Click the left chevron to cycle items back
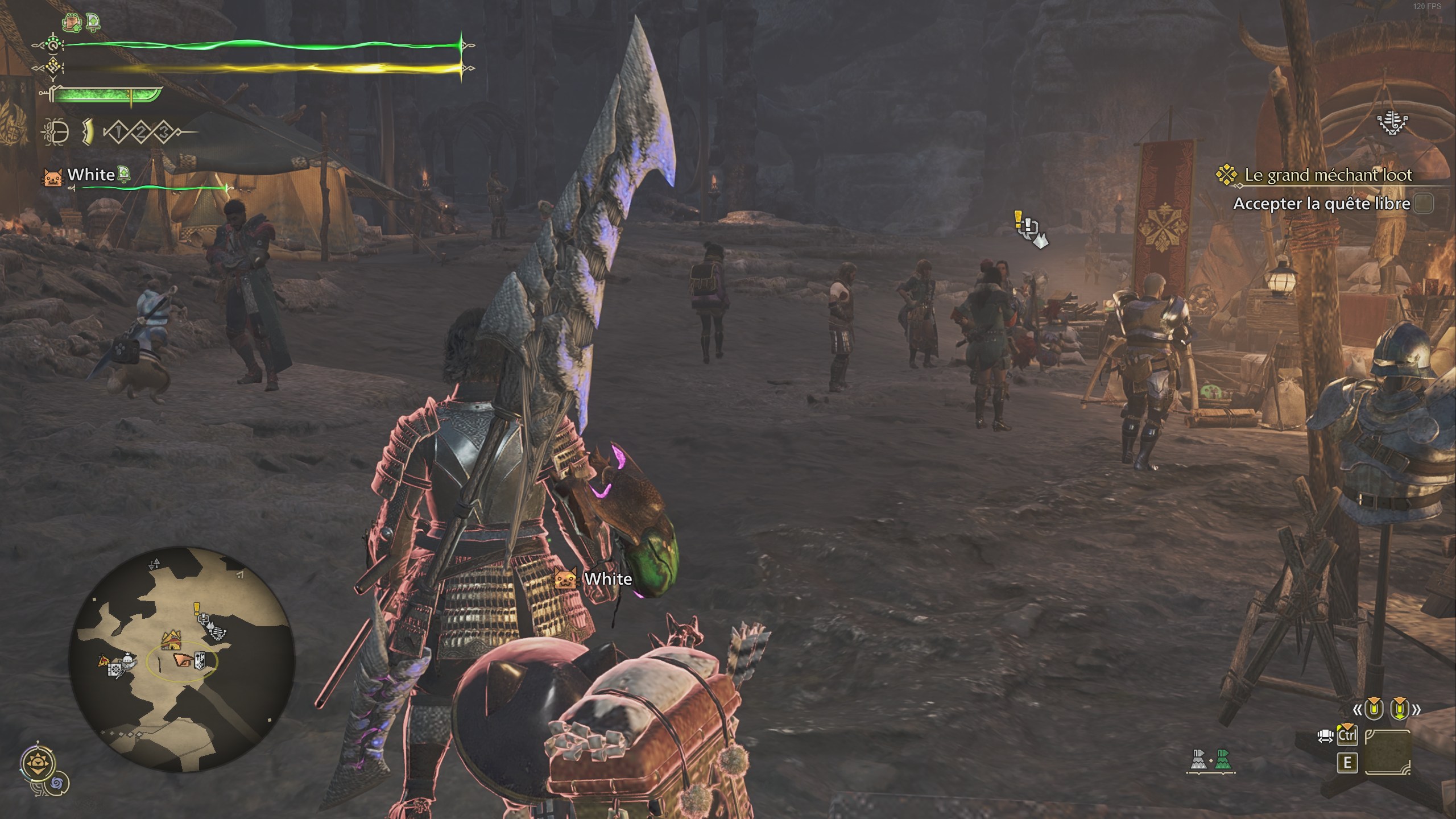Screen dimensions: 1456x819 coord(1358,709)
